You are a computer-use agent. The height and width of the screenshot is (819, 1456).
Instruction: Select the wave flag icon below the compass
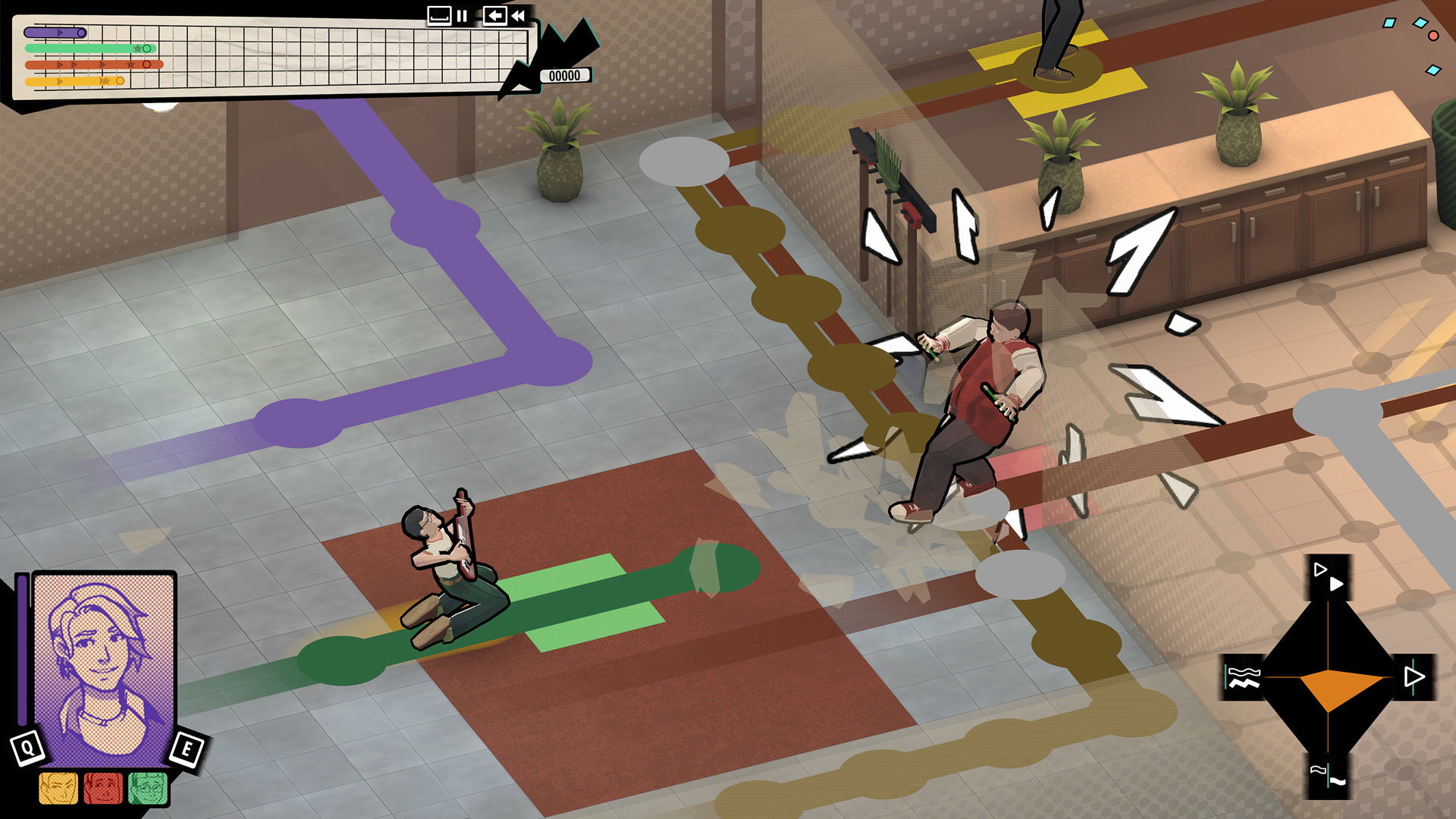click(x=1329, y=775)
